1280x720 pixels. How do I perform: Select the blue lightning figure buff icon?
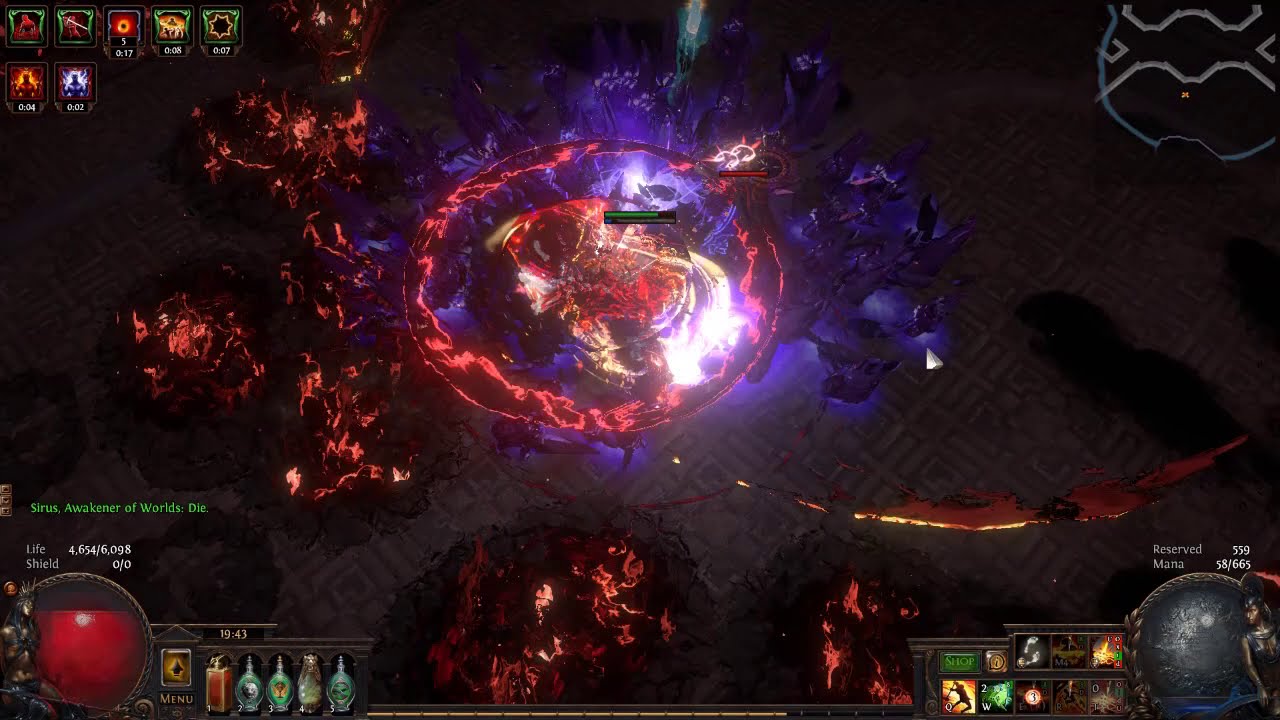coord(75,83)
